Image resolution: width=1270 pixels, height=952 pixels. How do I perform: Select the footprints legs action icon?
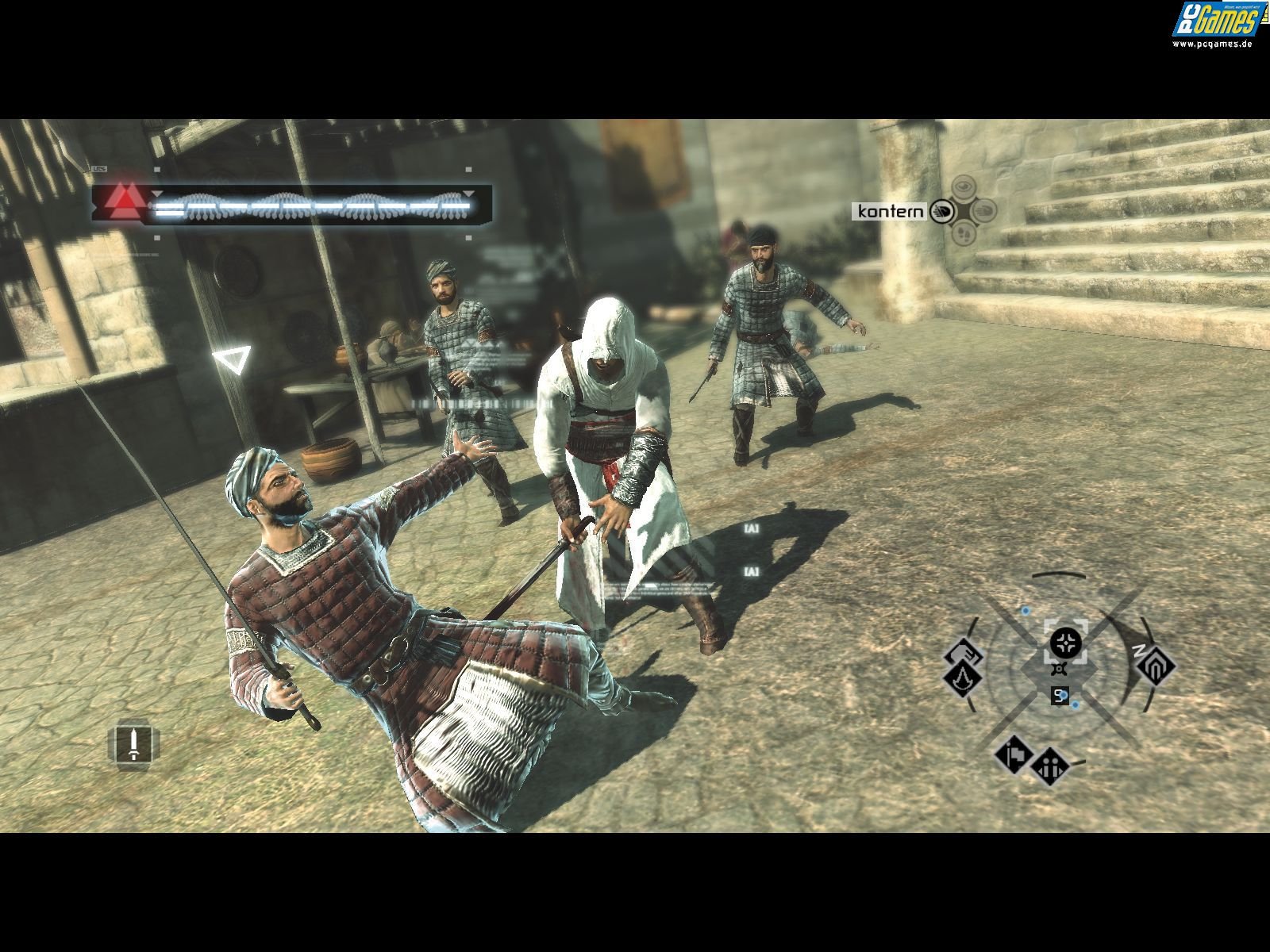click(x=963, y=233)
